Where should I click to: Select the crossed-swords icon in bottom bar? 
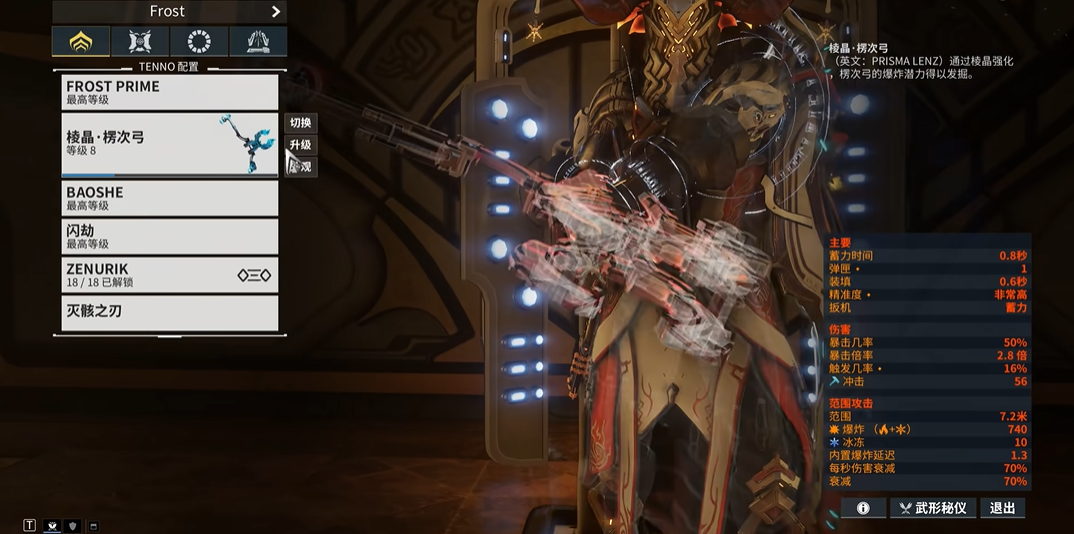tap(52, 526)
